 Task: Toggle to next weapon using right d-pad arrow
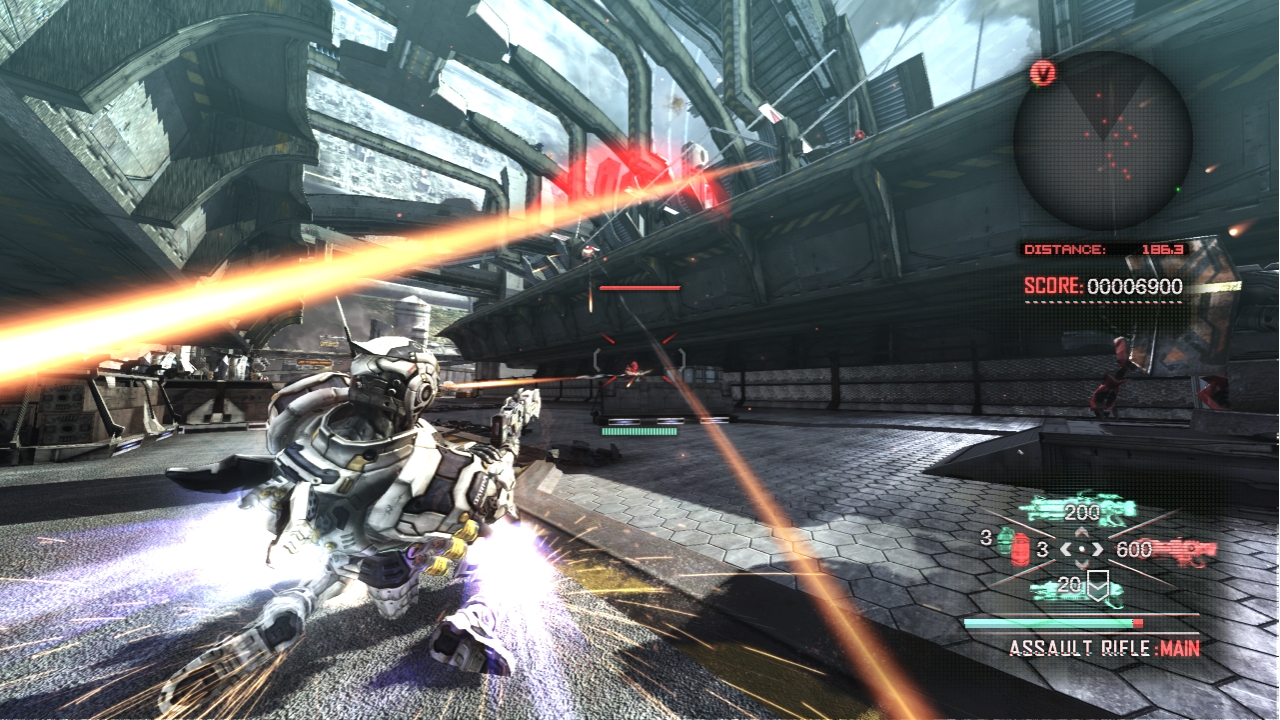point(1096,550)
